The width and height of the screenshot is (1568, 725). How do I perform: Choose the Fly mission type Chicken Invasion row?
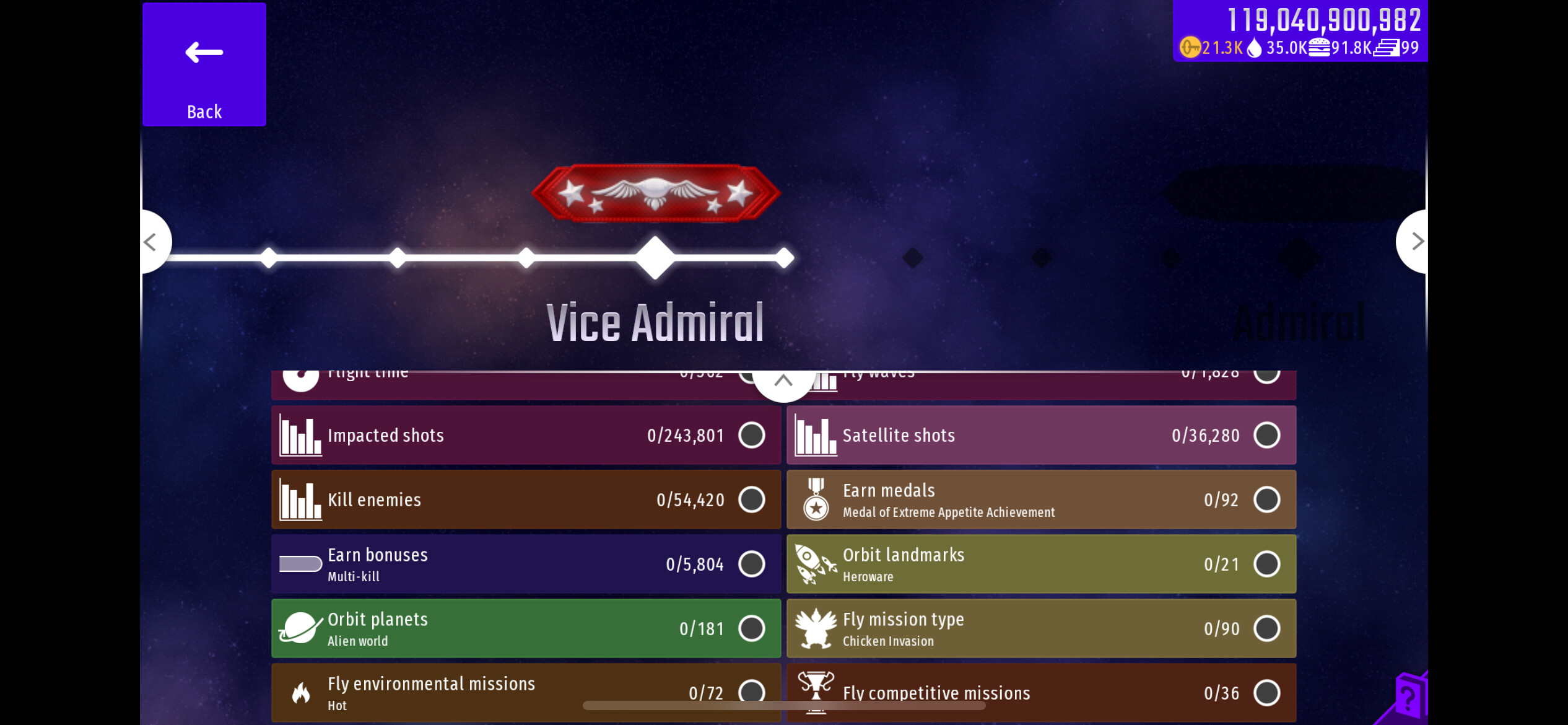(1040, 628)
